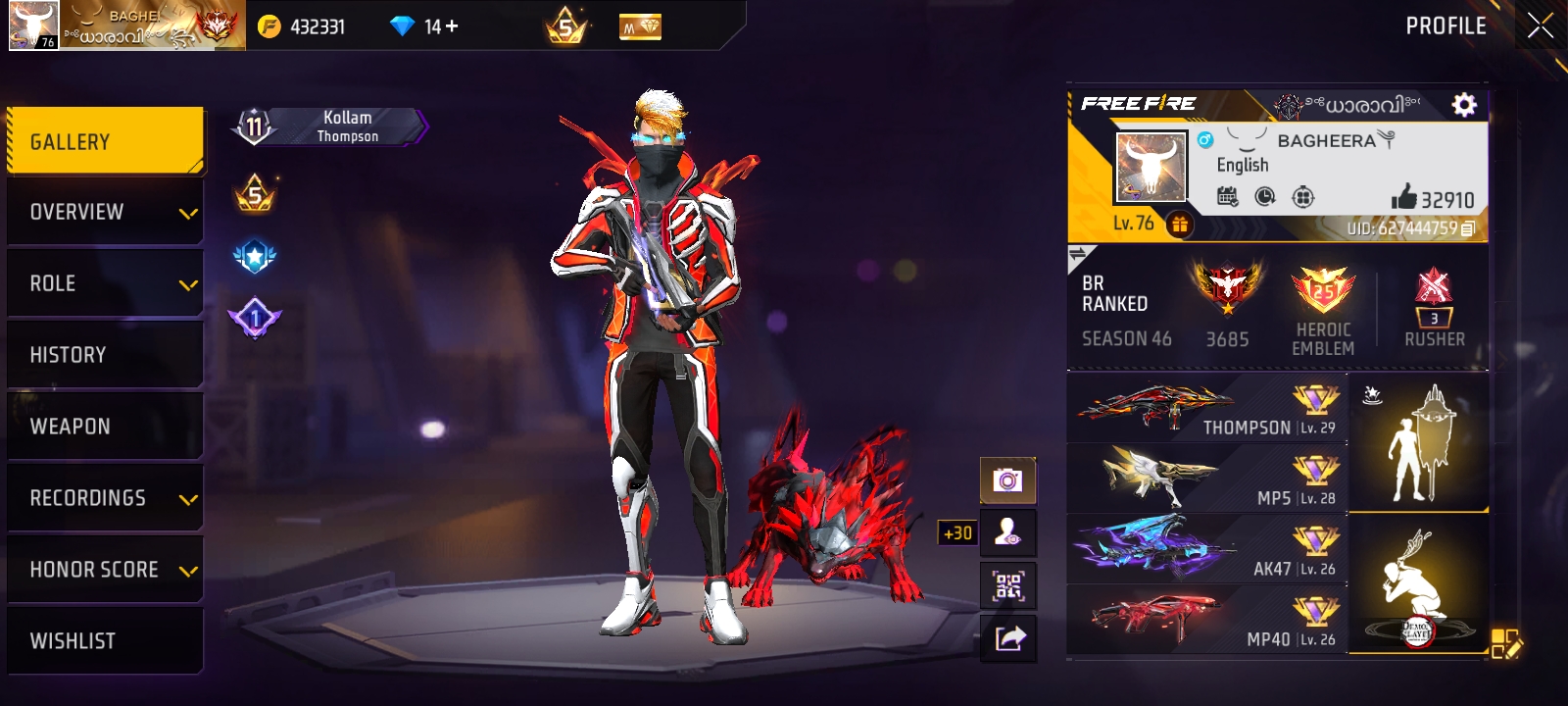This screenshot has height=706, width=1568.
Task: Open profile settings gear
Action: [1463, 105]
